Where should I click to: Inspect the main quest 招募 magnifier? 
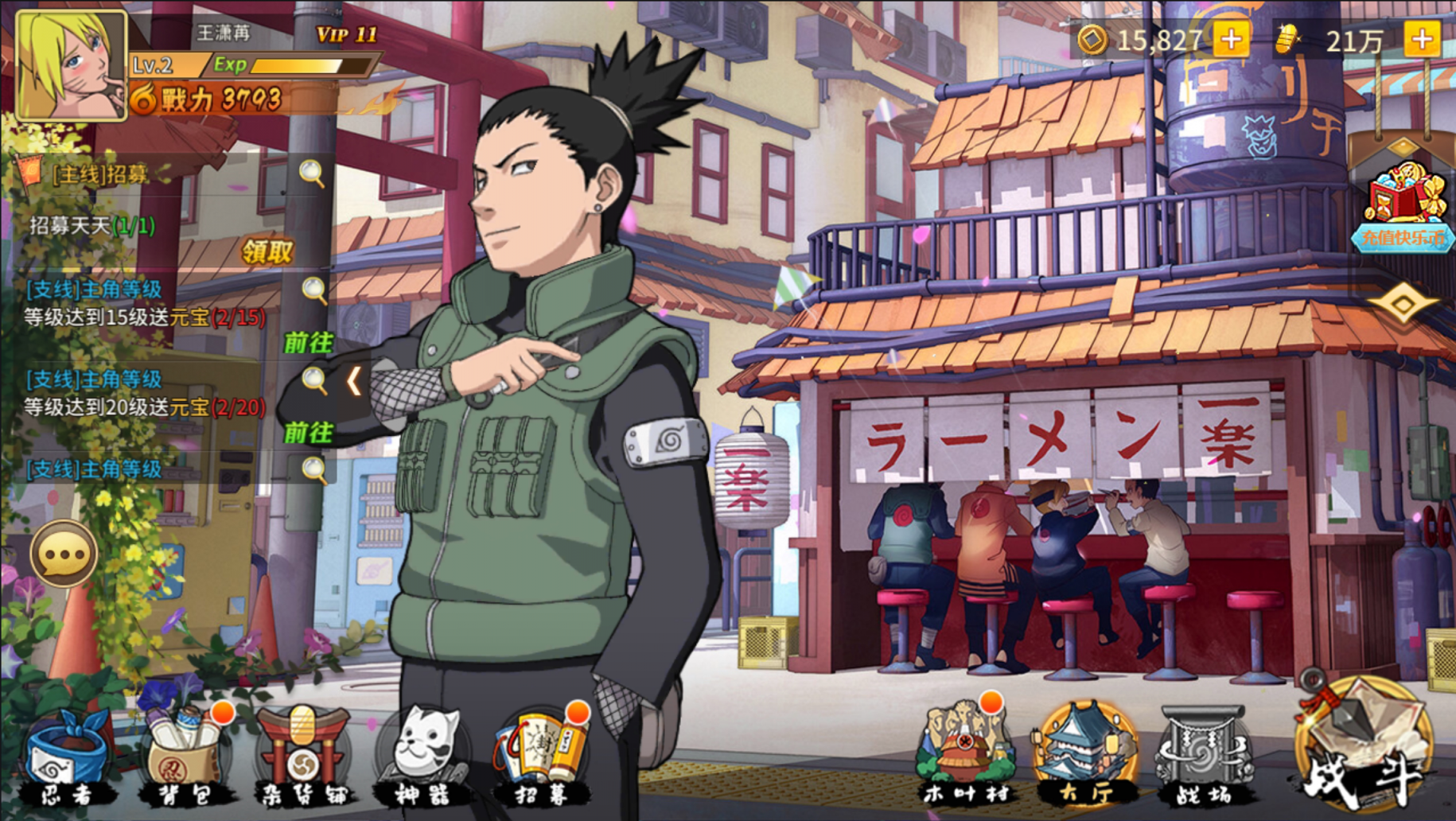(312, 173)
